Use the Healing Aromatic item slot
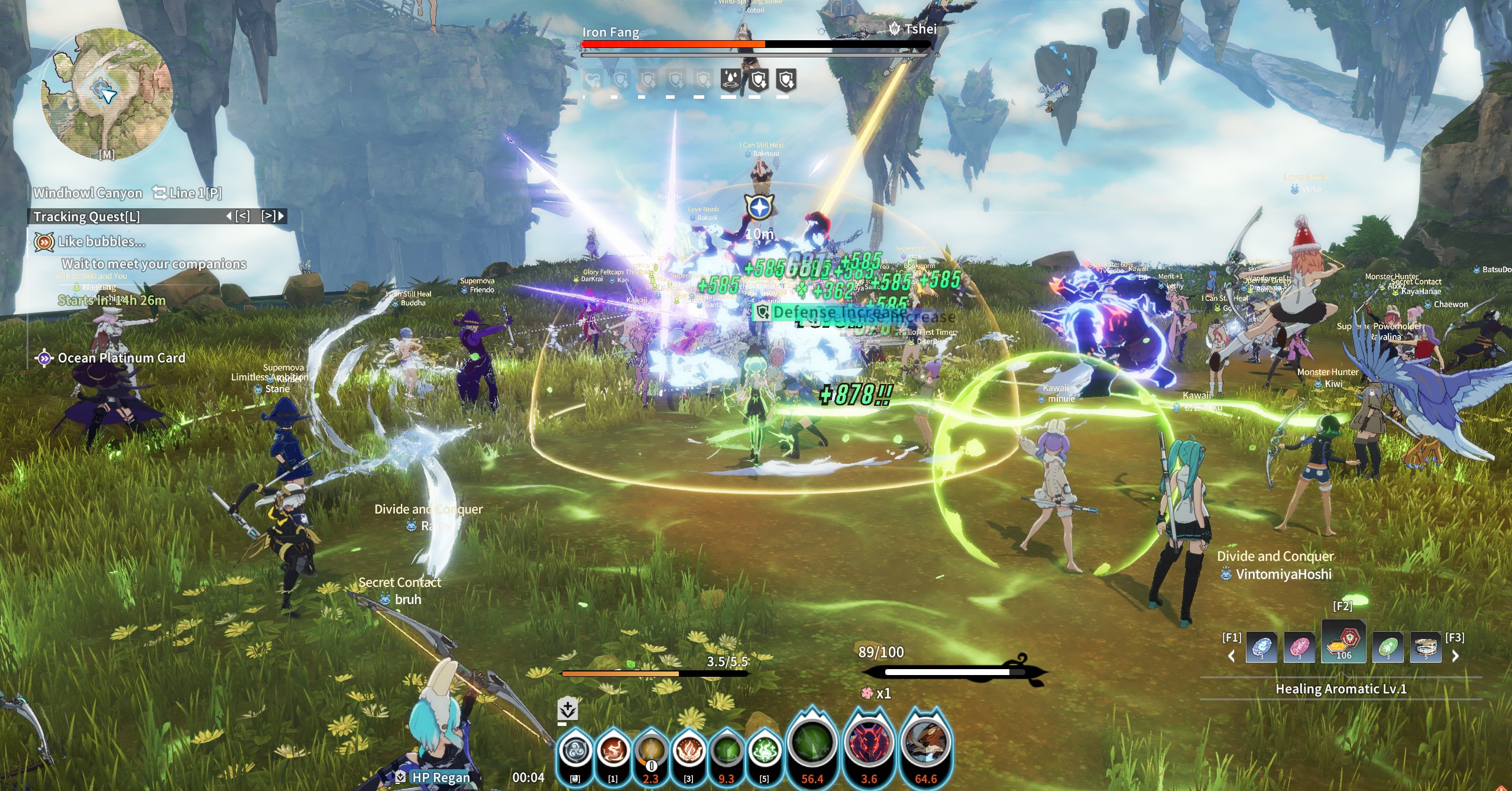This screenshot has width=1512, height=791. [1343, 642]
